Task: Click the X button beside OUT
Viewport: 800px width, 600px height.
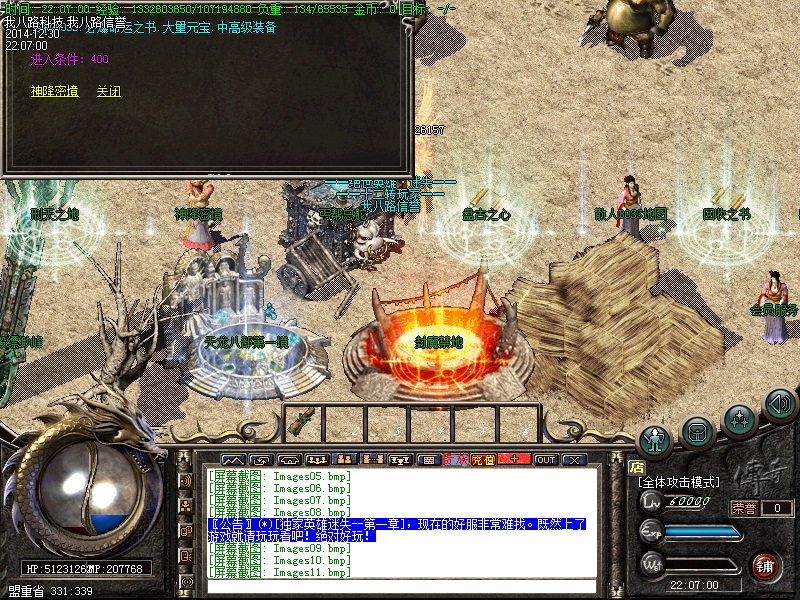Action: 573,460
